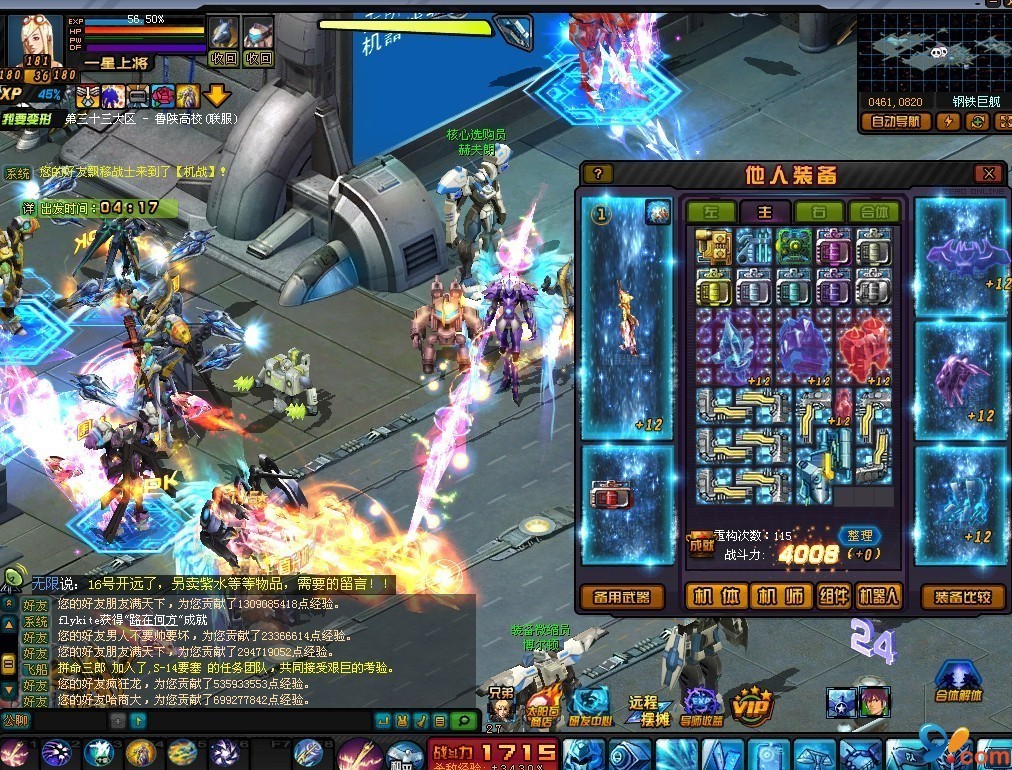This screenshot has width=1012, height=770.
Task: Close the 他人装备 equipment window
Action: pos(988,173)
